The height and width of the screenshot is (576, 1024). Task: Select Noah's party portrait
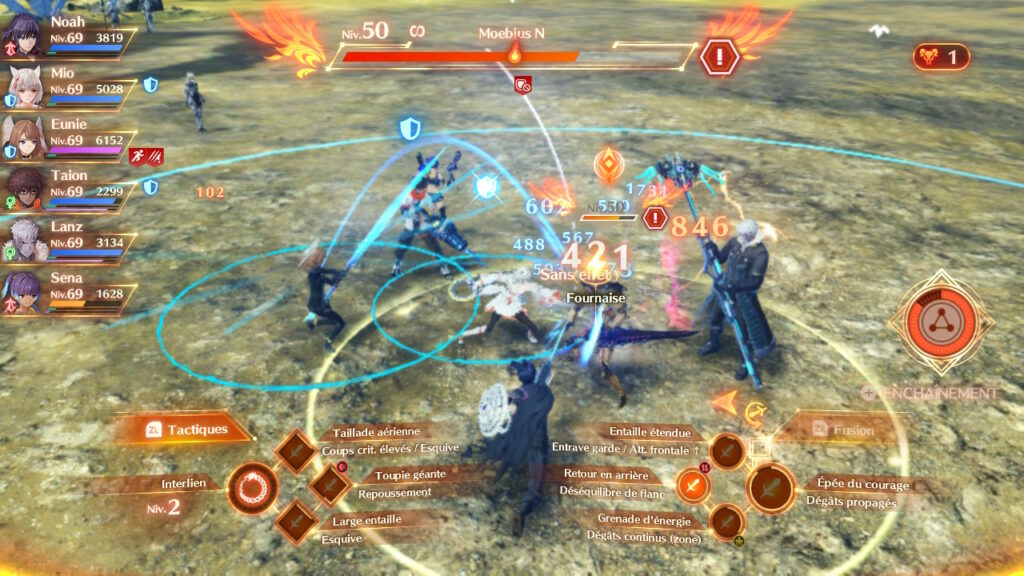click(23, 30)
